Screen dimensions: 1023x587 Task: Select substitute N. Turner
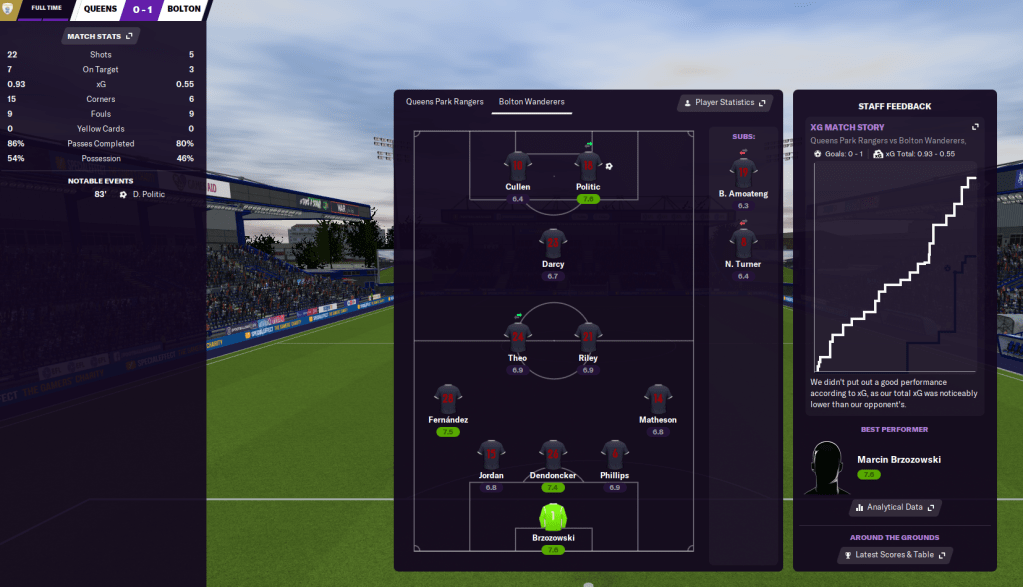coord(743,243)
